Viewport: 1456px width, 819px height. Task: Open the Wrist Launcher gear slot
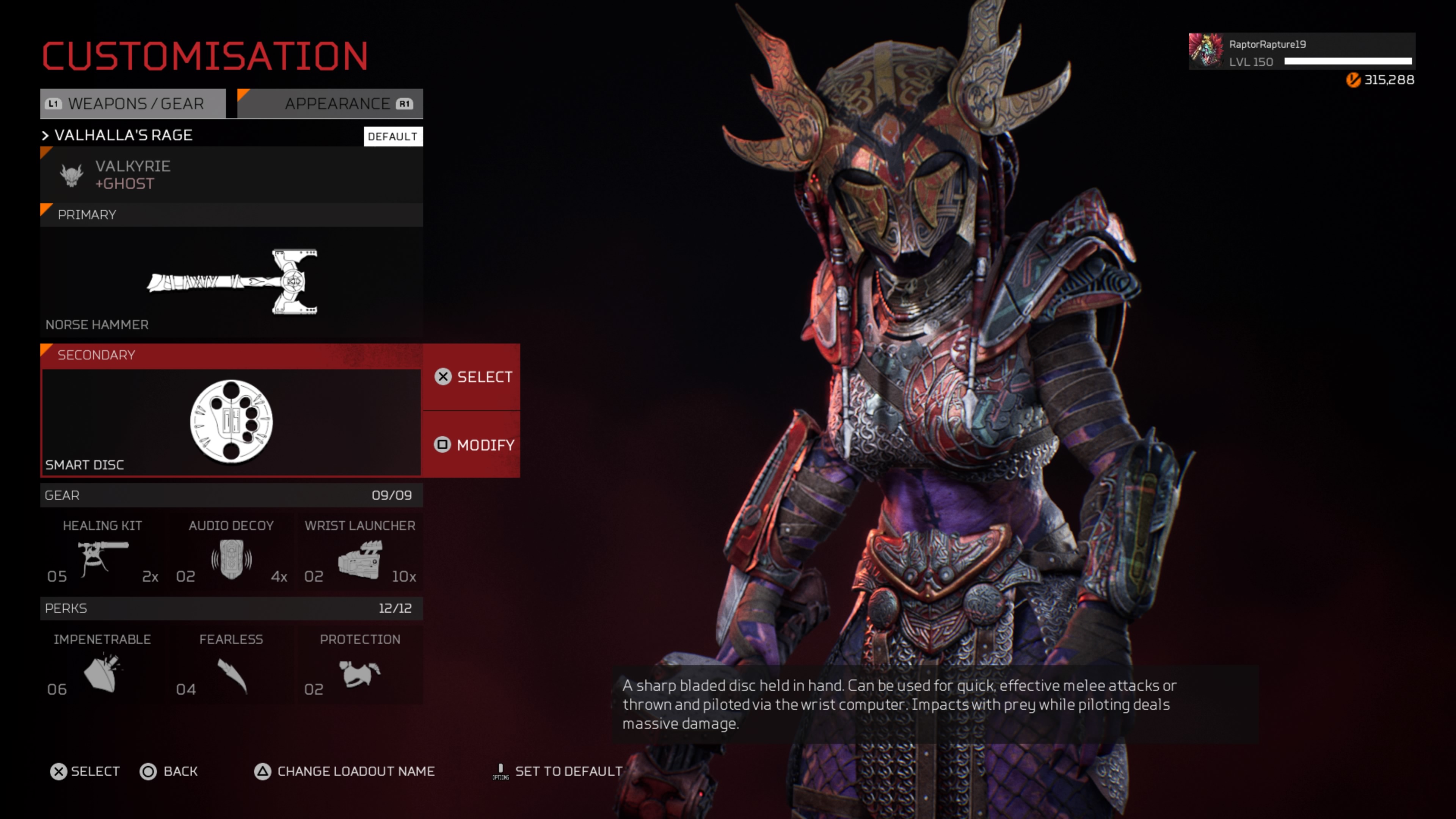(x=360, y=552)
